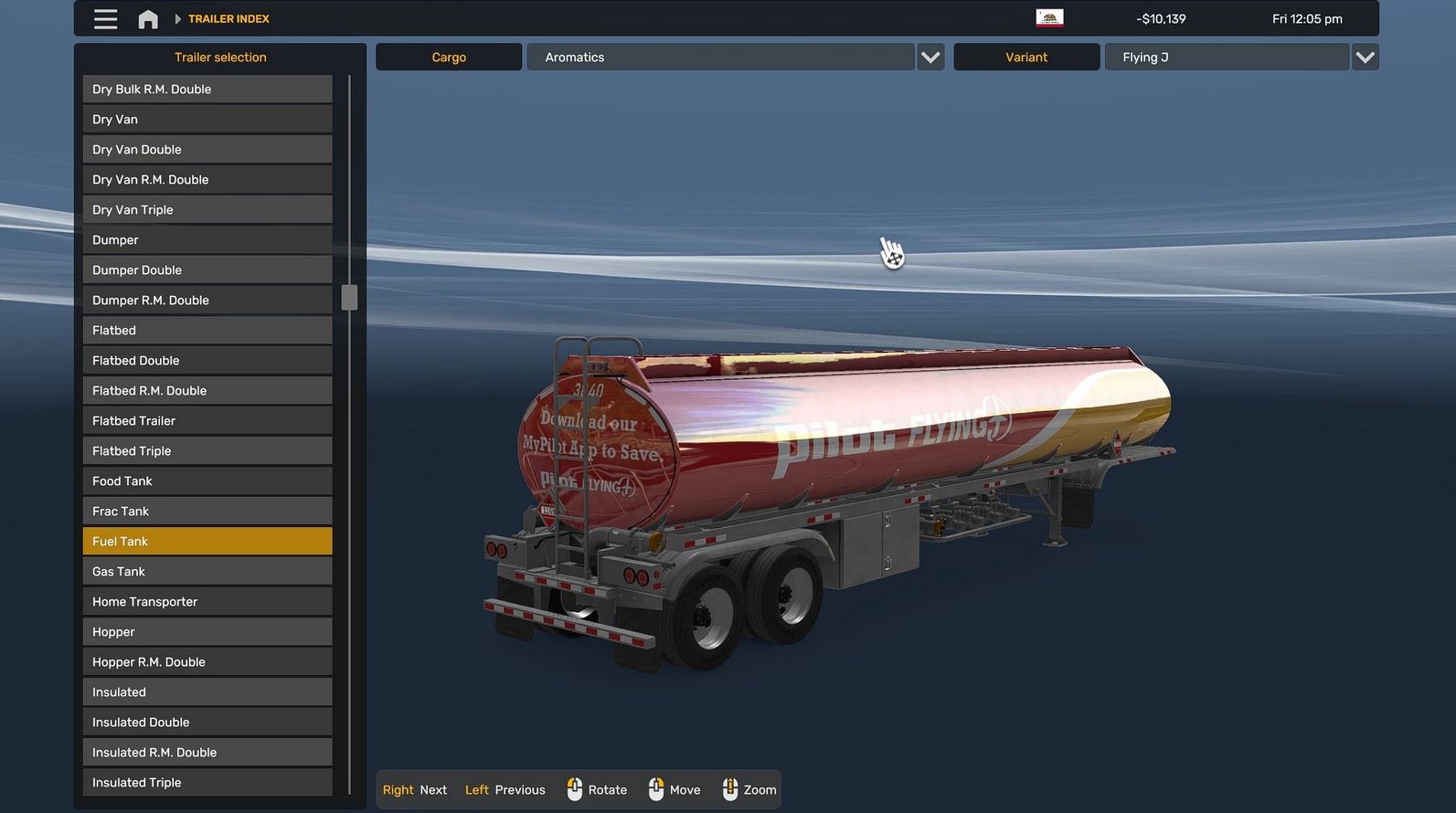Expand the Variant dropdown showing Flying J

click(x=1365, y=58)
